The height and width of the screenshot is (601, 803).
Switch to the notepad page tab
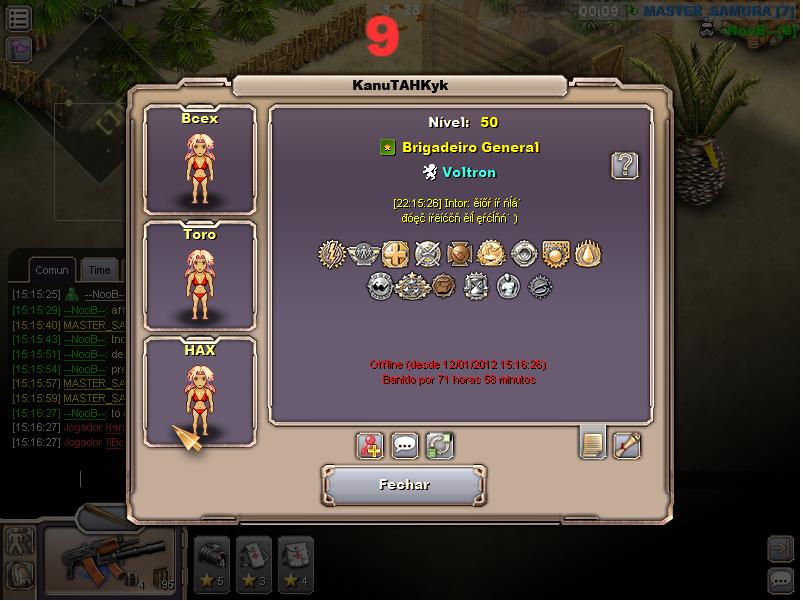tap(593, 443)
